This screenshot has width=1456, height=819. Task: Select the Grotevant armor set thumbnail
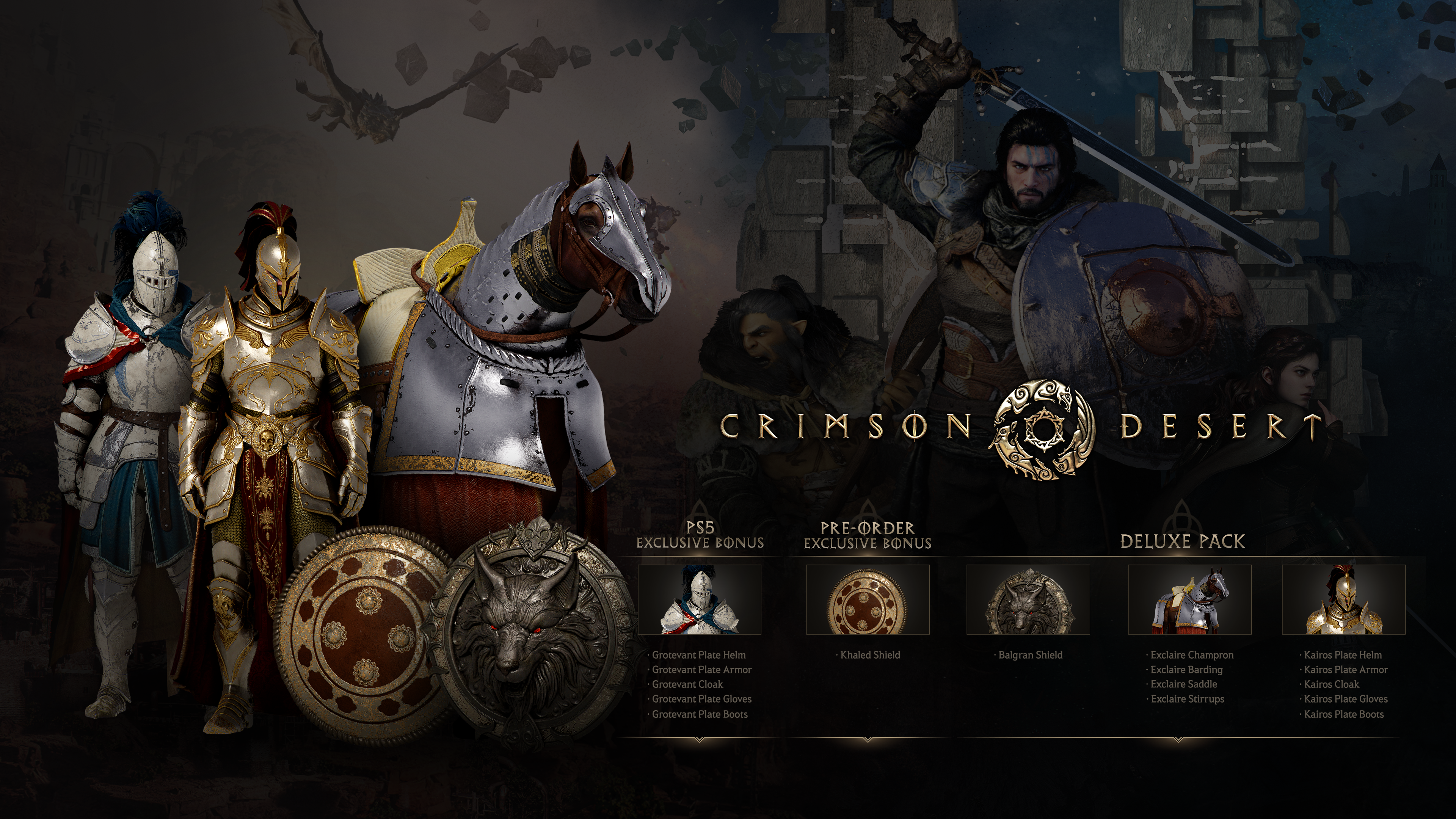point(700,600)
